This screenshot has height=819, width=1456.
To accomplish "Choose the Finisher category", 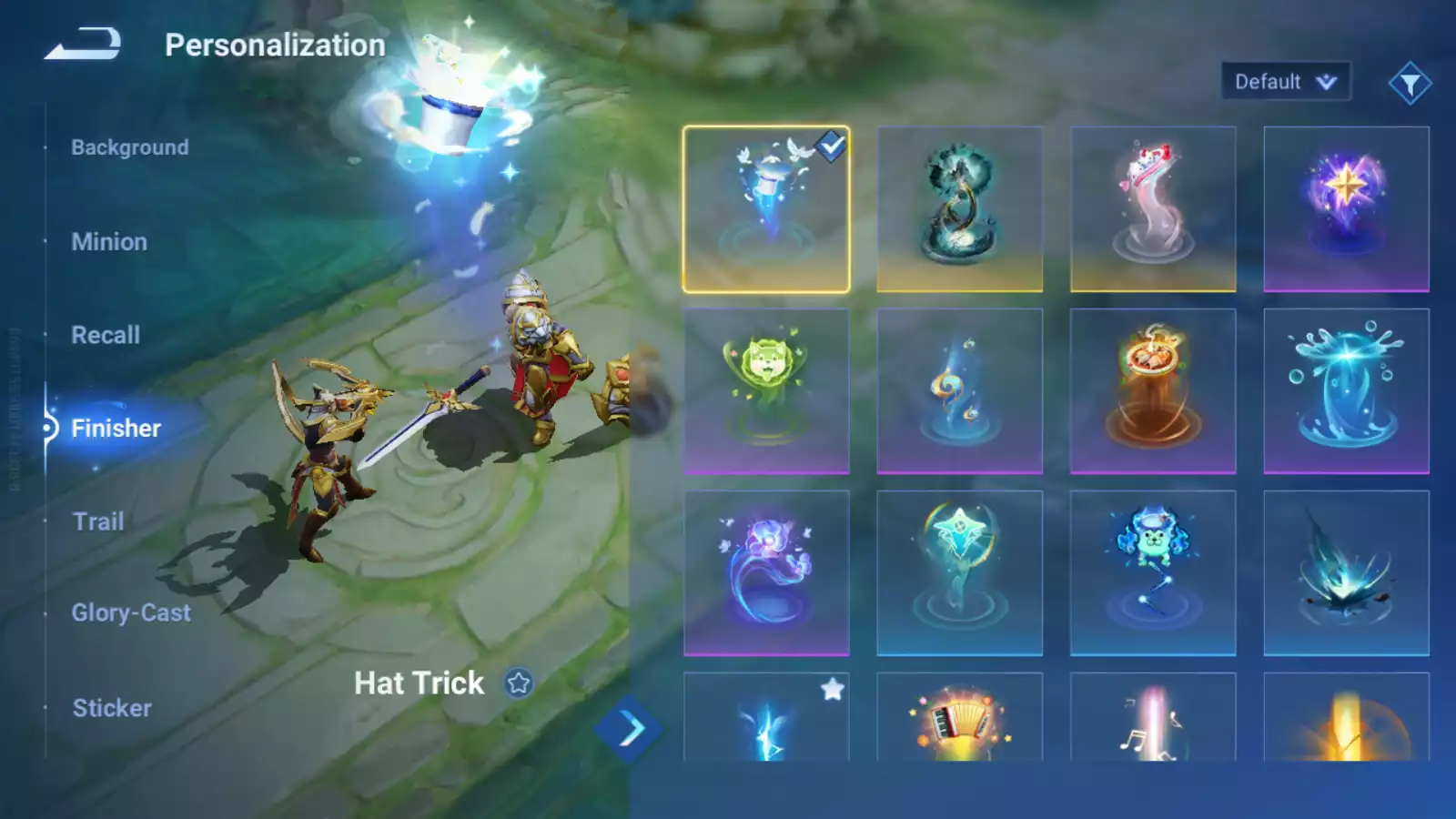I will click(x=116, y=428).
